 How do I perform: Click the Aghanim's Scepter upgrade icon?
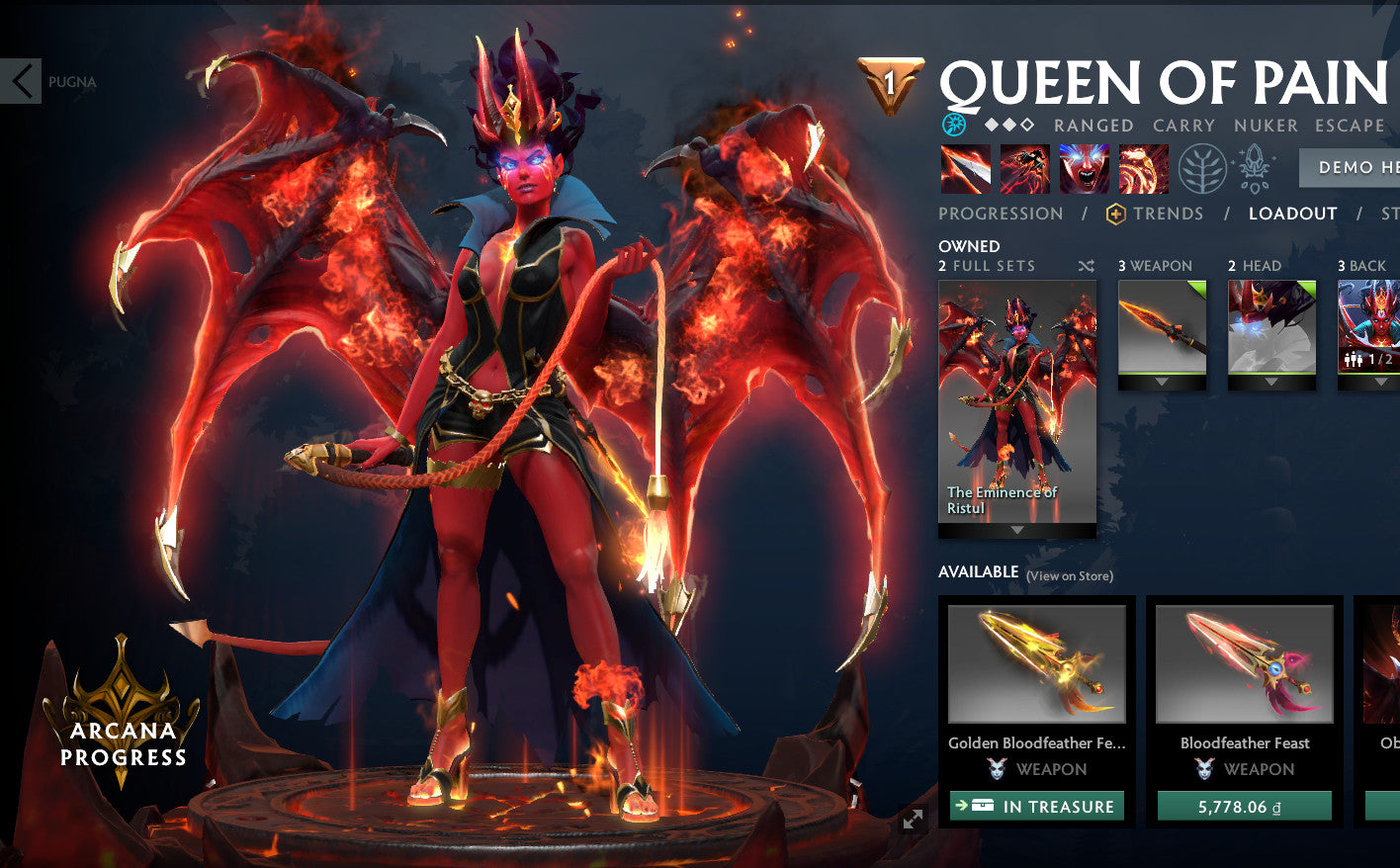tap(1253, 168)
